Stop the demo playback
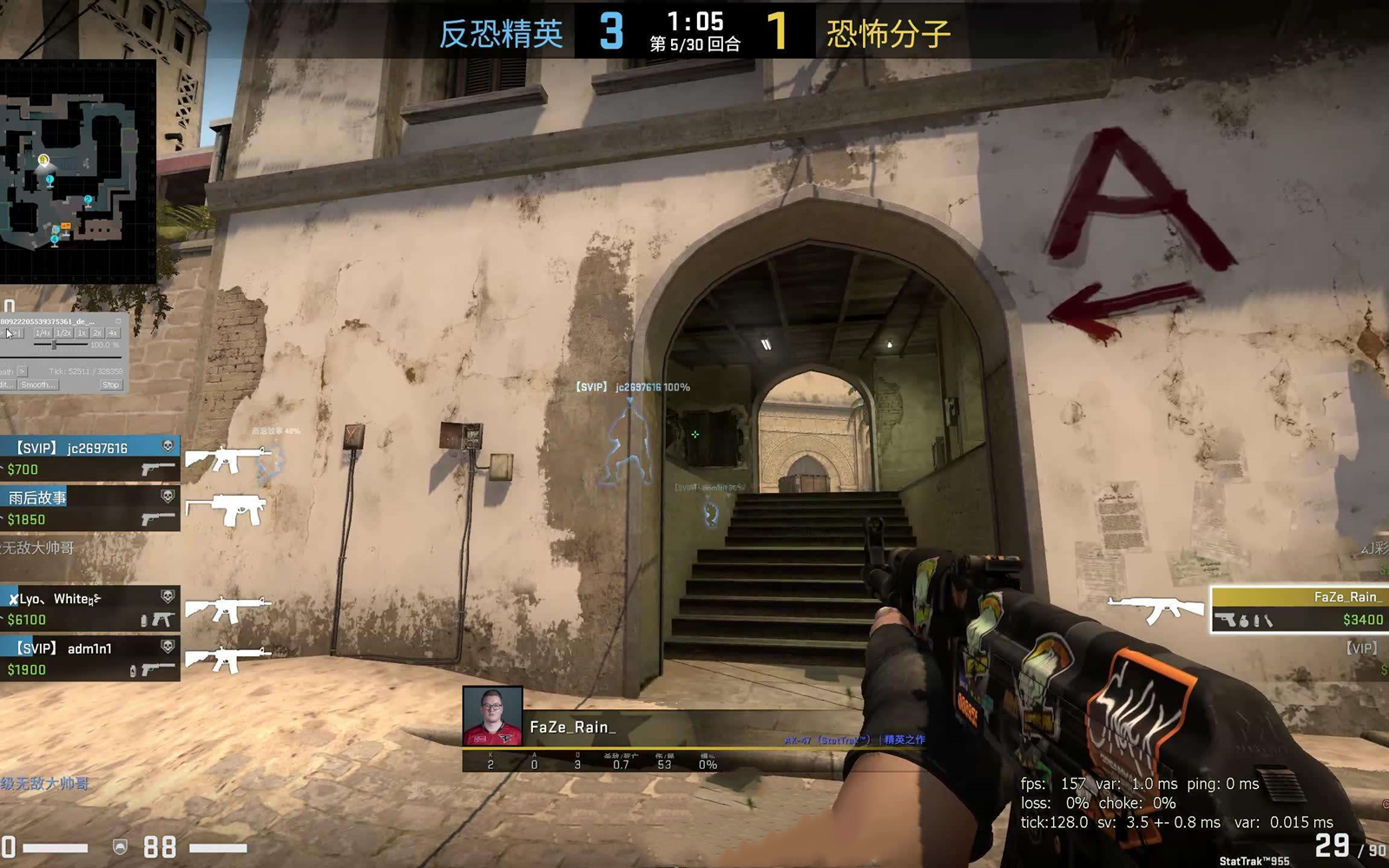Viewport: 1389px width, 868px height. (x=110, y=385)
